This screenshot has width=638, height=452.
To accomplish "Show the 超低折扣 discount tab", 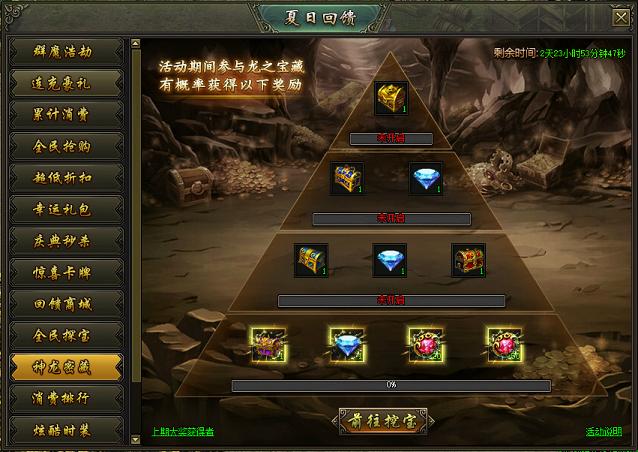I will pos(66,177).
